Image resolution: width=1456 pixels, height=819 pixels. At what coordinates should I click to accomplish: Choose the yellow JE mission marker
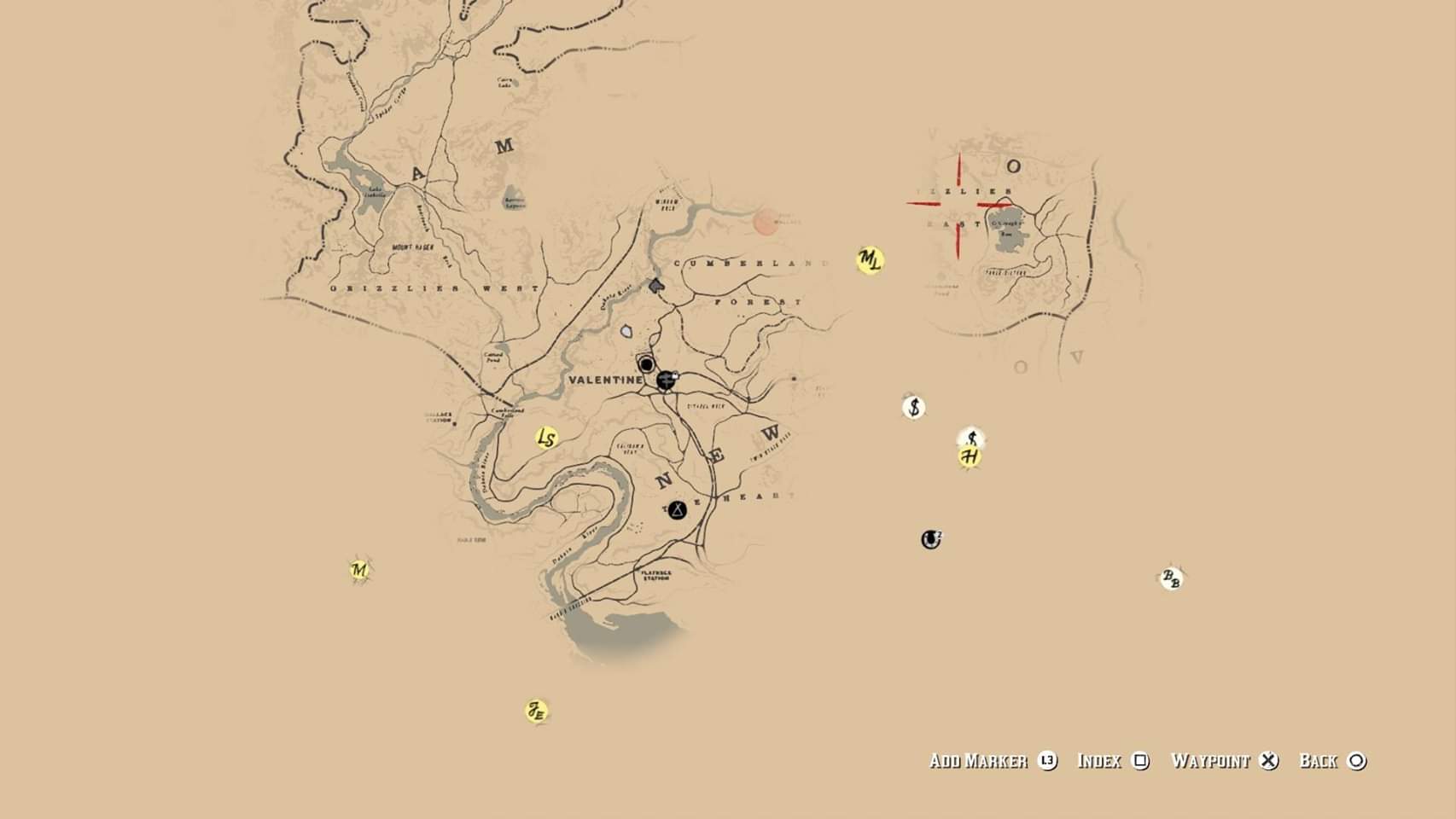(536, 711)
